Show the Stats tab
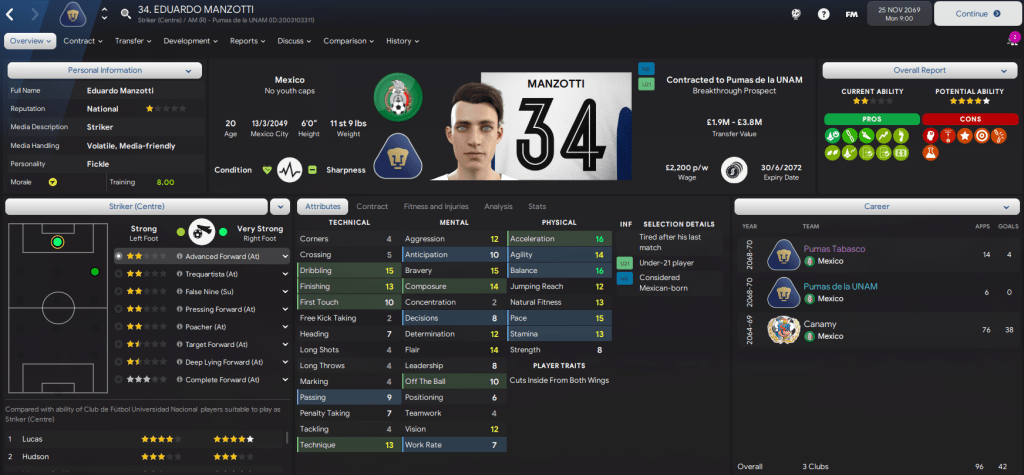Screen dimensions: 1024x475 (x=537, y=206)
